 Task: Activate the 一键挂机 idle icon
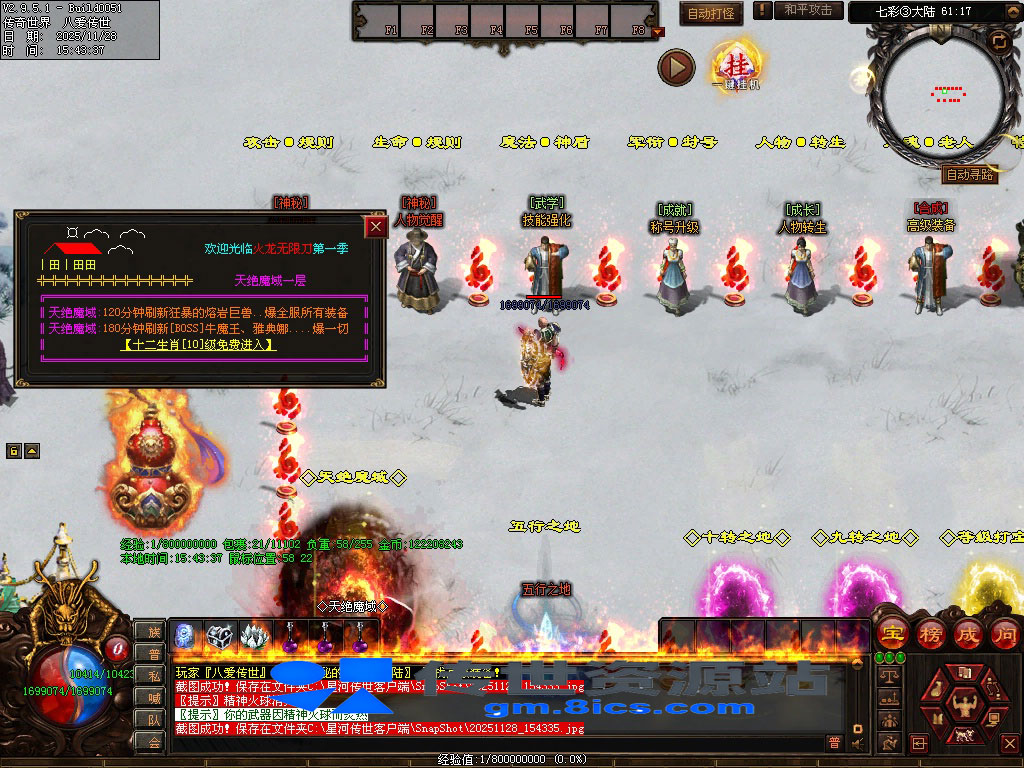[735, 66]
